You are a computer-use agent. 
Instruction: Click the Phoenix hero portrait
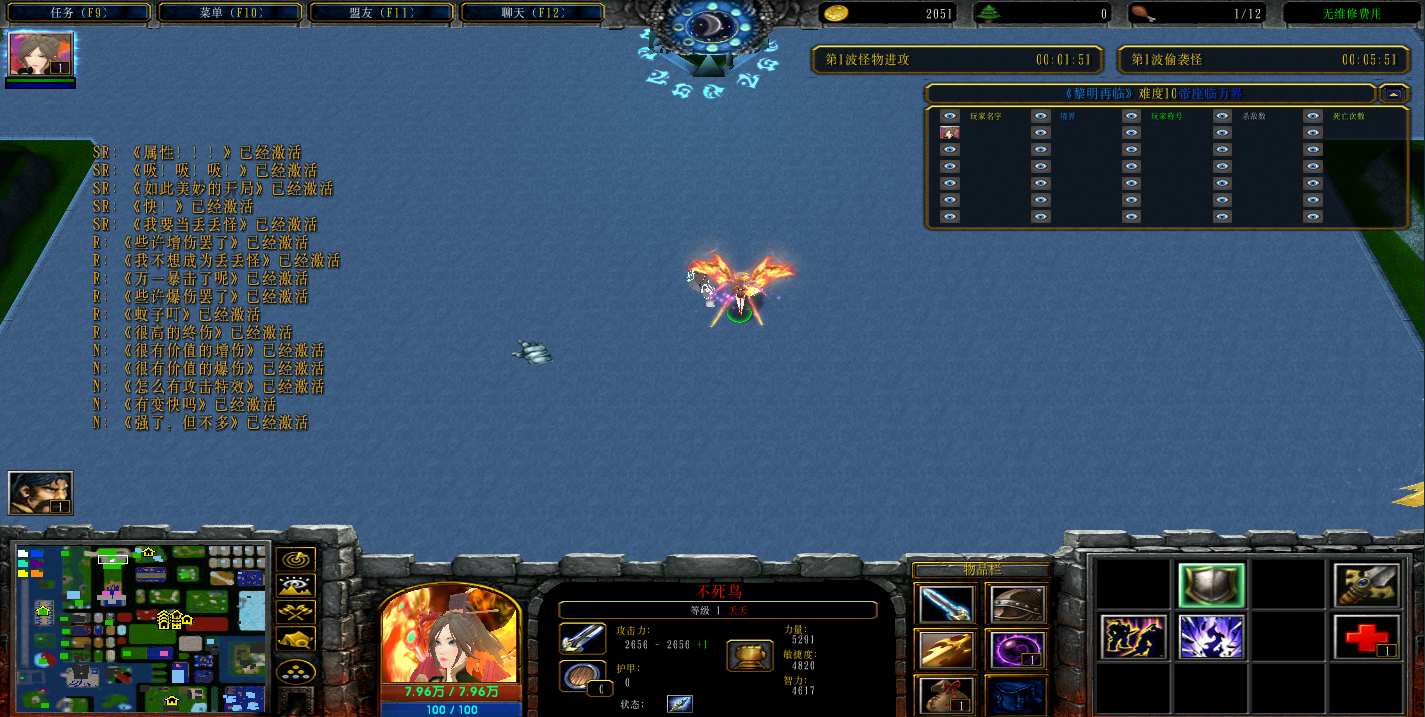pyautogui.click(x=450, y=633)
